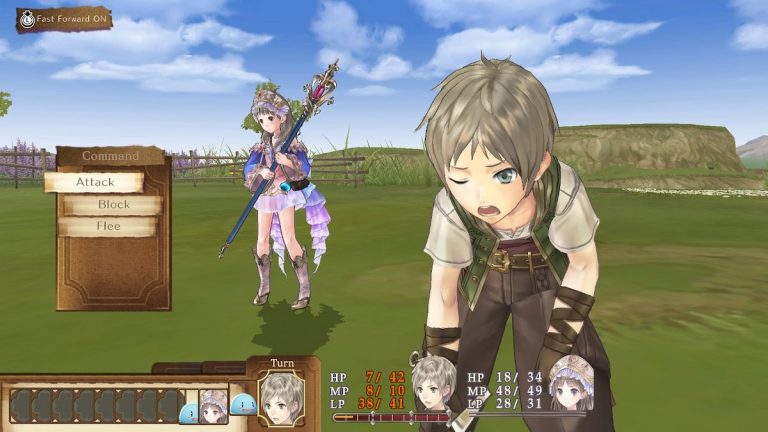Click the current Turn character portrait
The height and width of the screenshot is (432, 768).
[x=281, y=397]
